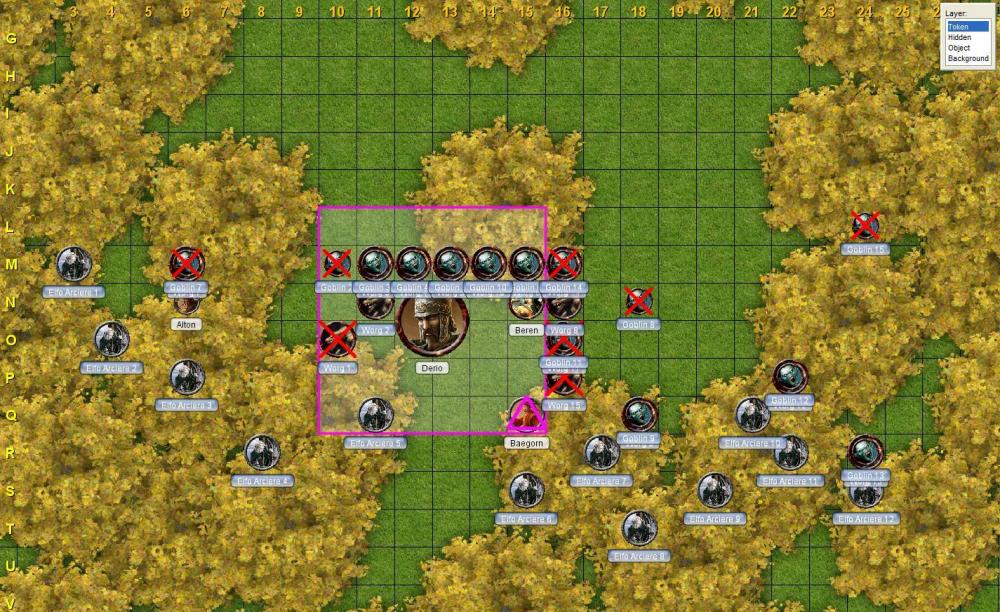Select the Goblin 9 token
This screenshot has height=612, width=1000.
point(640,414)
